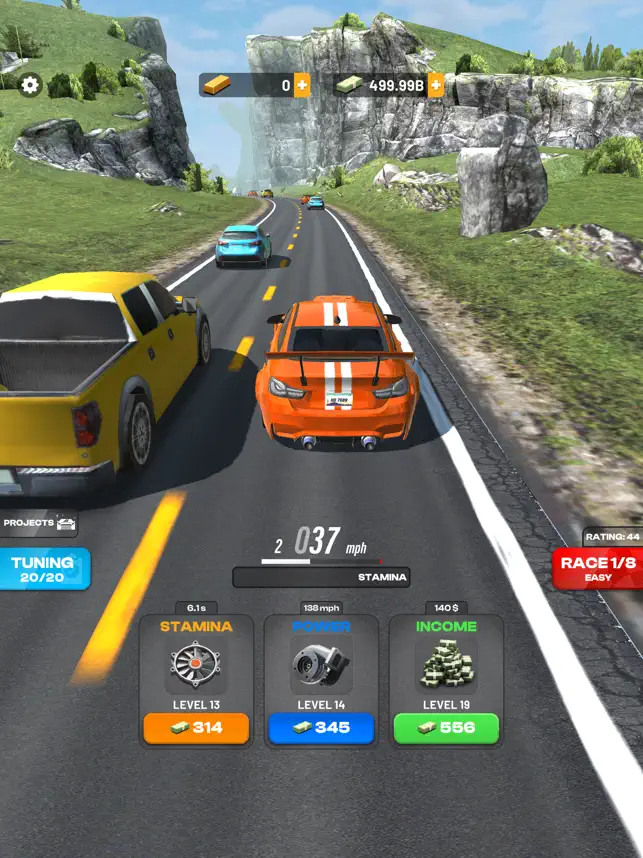Open the Projects button
643x858 pixels.
pyautogui.click(x=40, y=523)
